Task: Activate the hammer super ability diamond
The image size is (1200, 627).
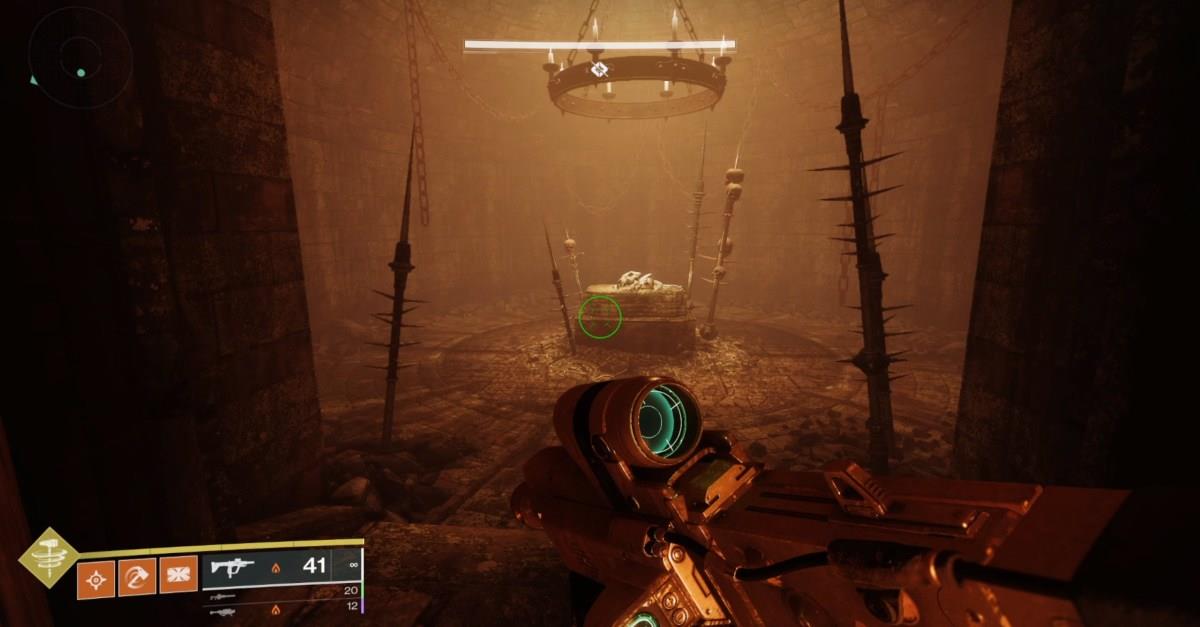Action: tap(49, 556)
